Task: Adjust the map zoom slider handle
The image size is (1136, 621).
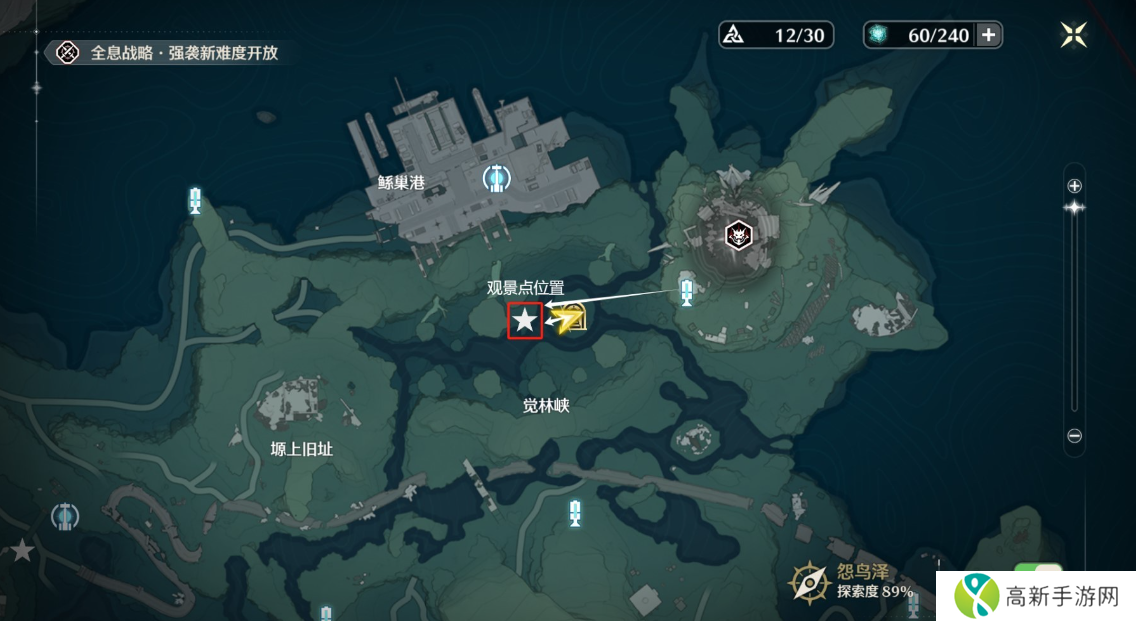Action: [1075, 208]
